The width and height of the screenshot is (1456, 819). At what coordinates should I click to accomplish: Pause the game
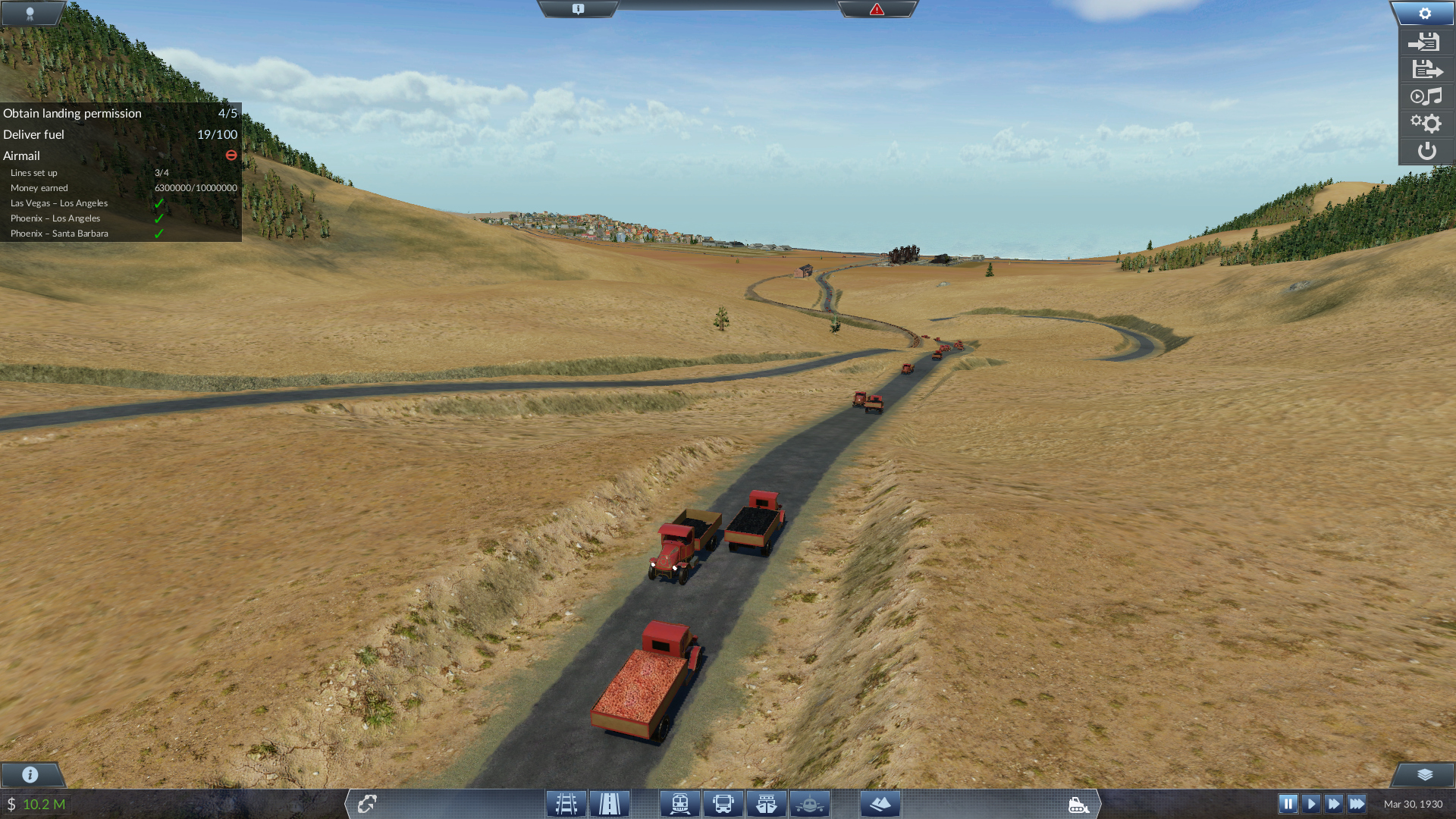pos(1288,804)
